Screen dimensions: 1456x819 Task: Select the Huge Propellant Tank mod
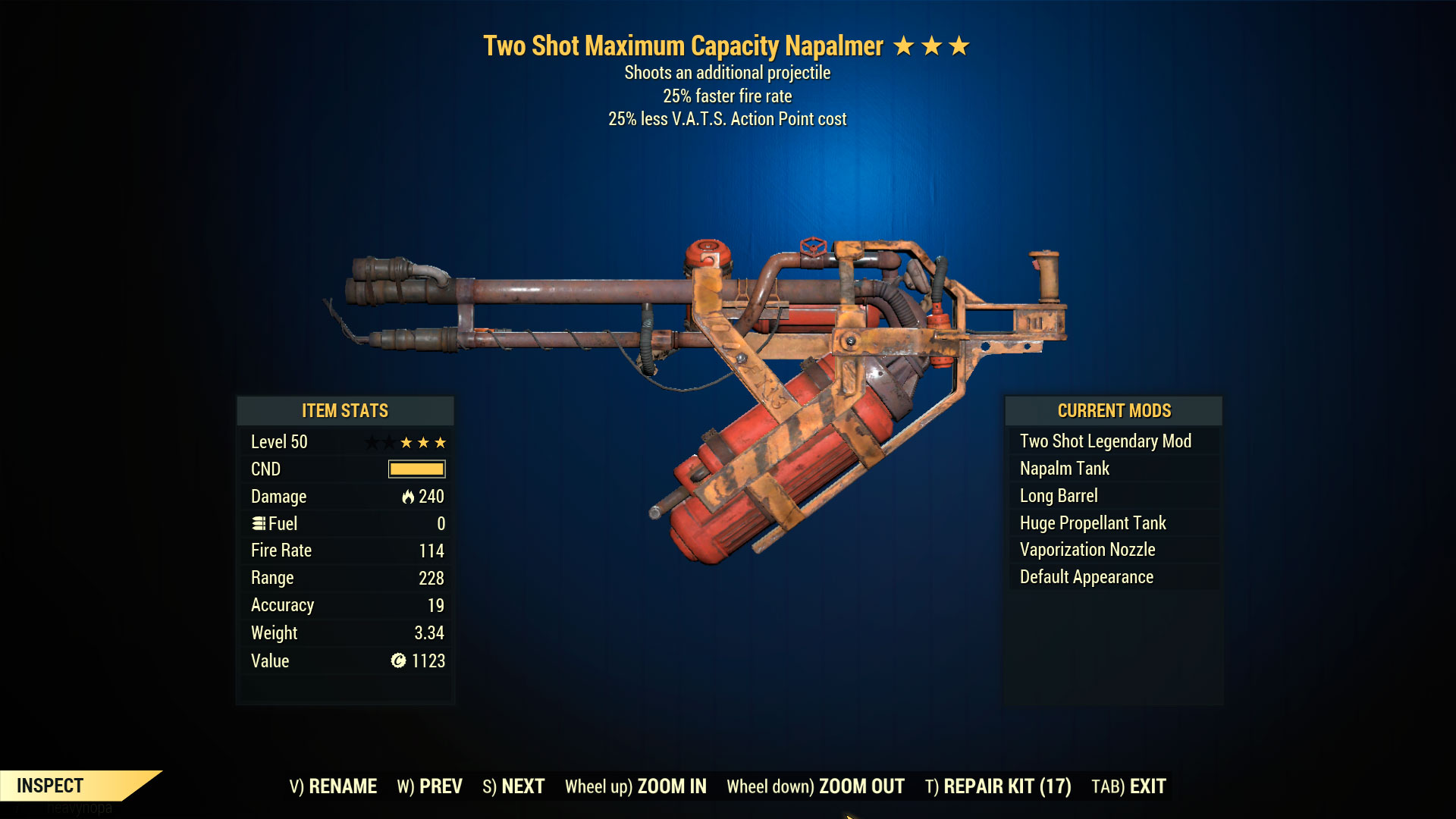(1092, 522)
